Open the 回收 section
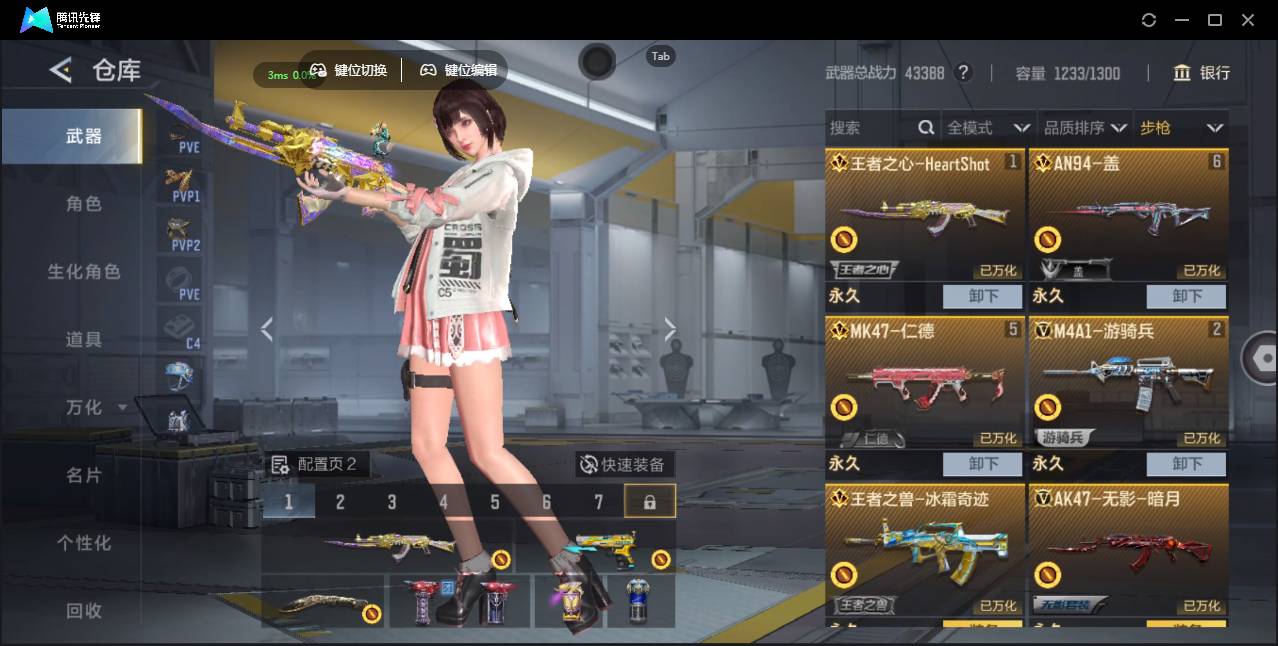 click(84, 610)
